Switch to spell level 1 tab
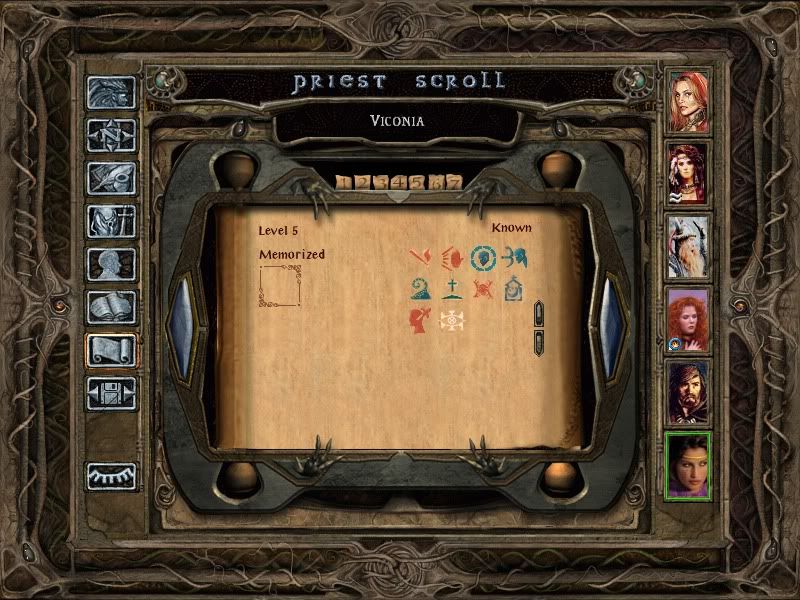This screenshot has width=800, height=600. click(x=344, y=182)
